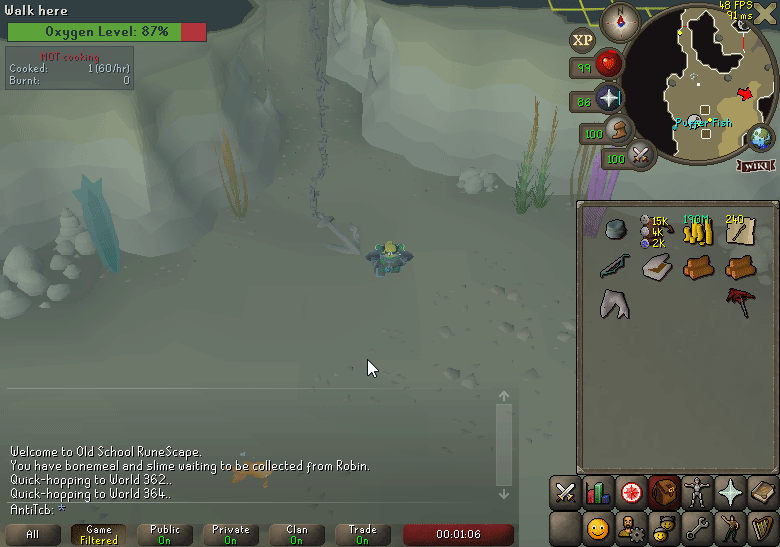Open the Friends List smiley tab
This screenshot has height=547, width=780.
point(598,527)
